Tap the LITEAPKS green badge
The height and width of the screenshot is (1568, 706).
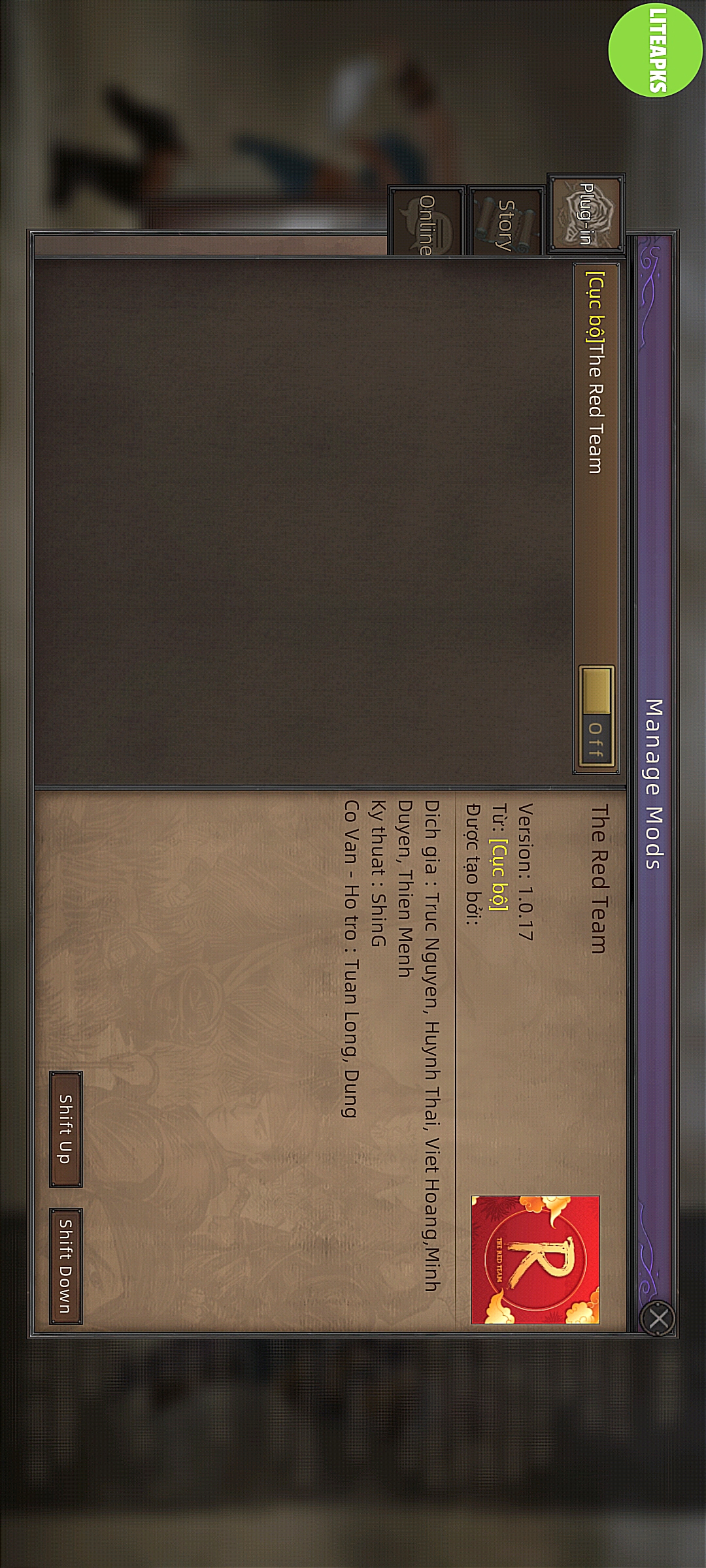(x=656, y=49)
